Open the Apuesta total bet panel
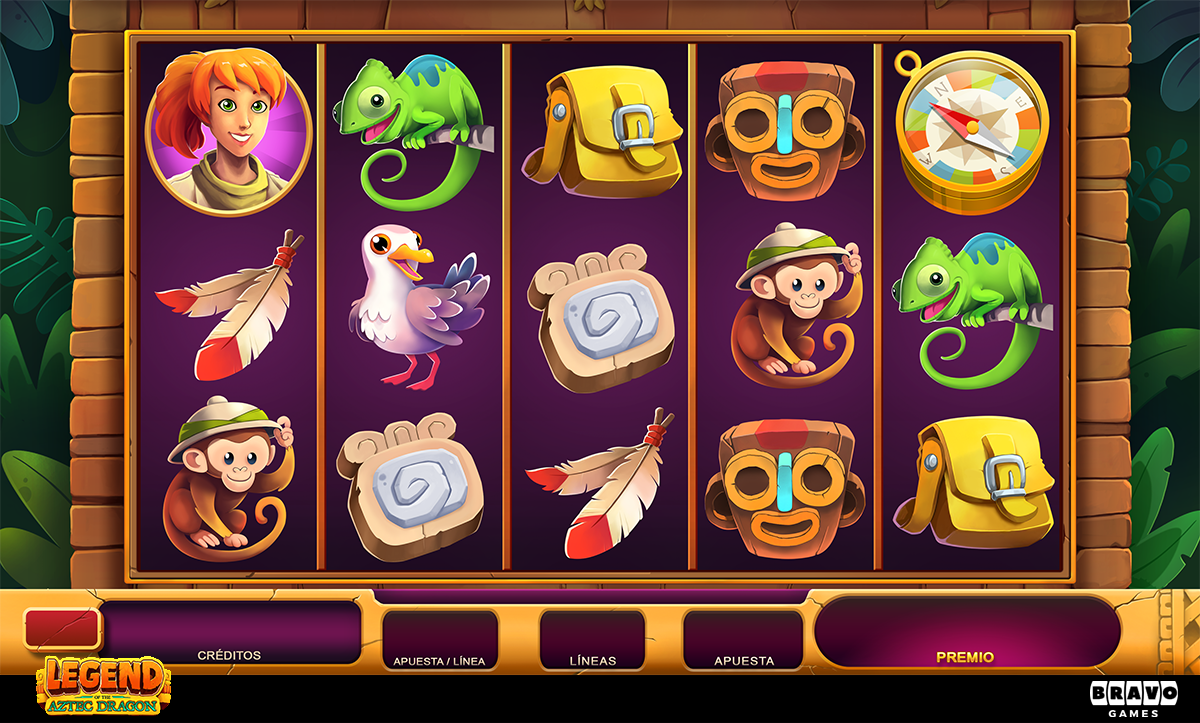The height and width of the screenshot is (723, 1200). [743, 640]
